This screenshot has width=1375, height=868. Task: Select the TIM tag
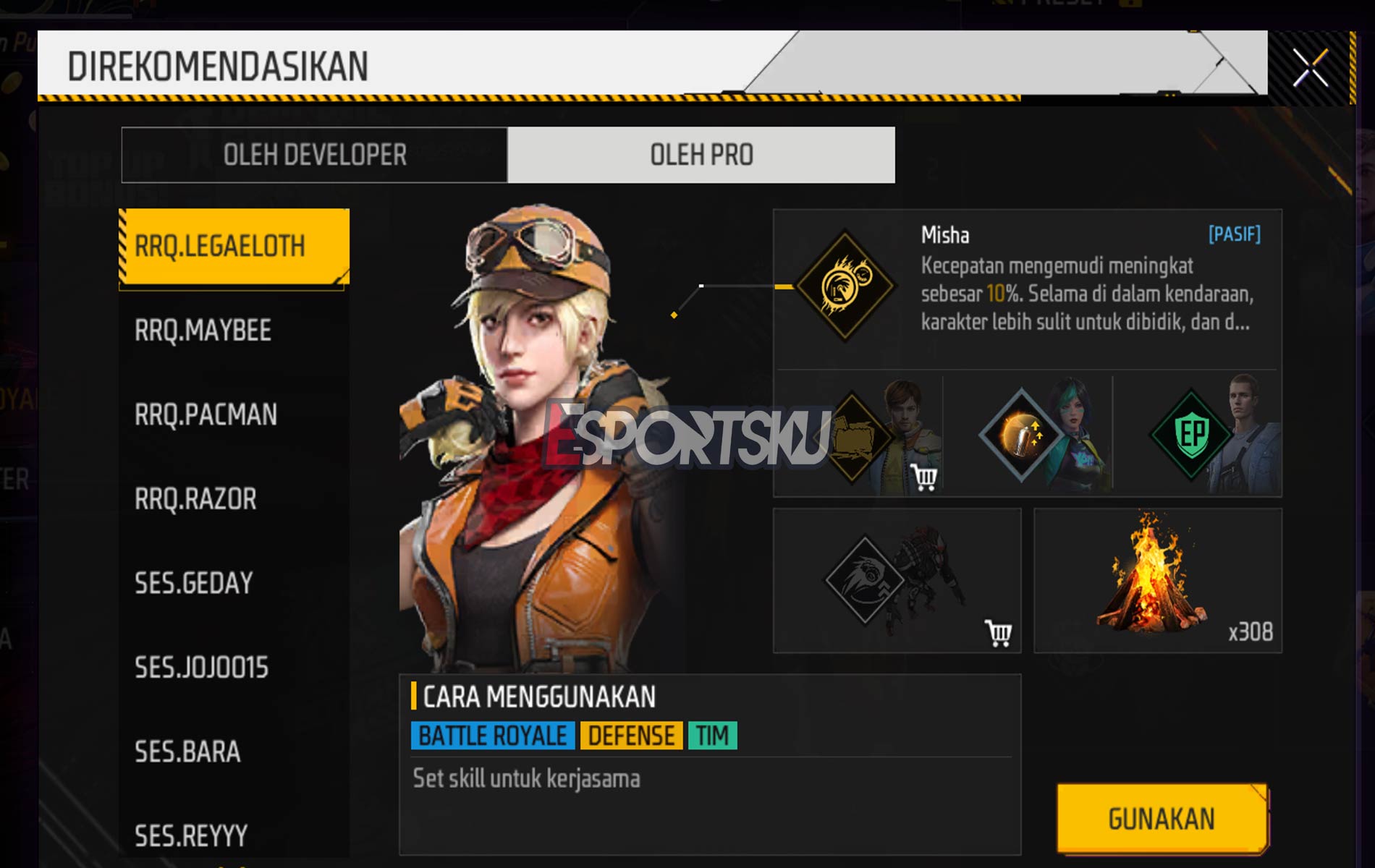(x=713, y=734)
